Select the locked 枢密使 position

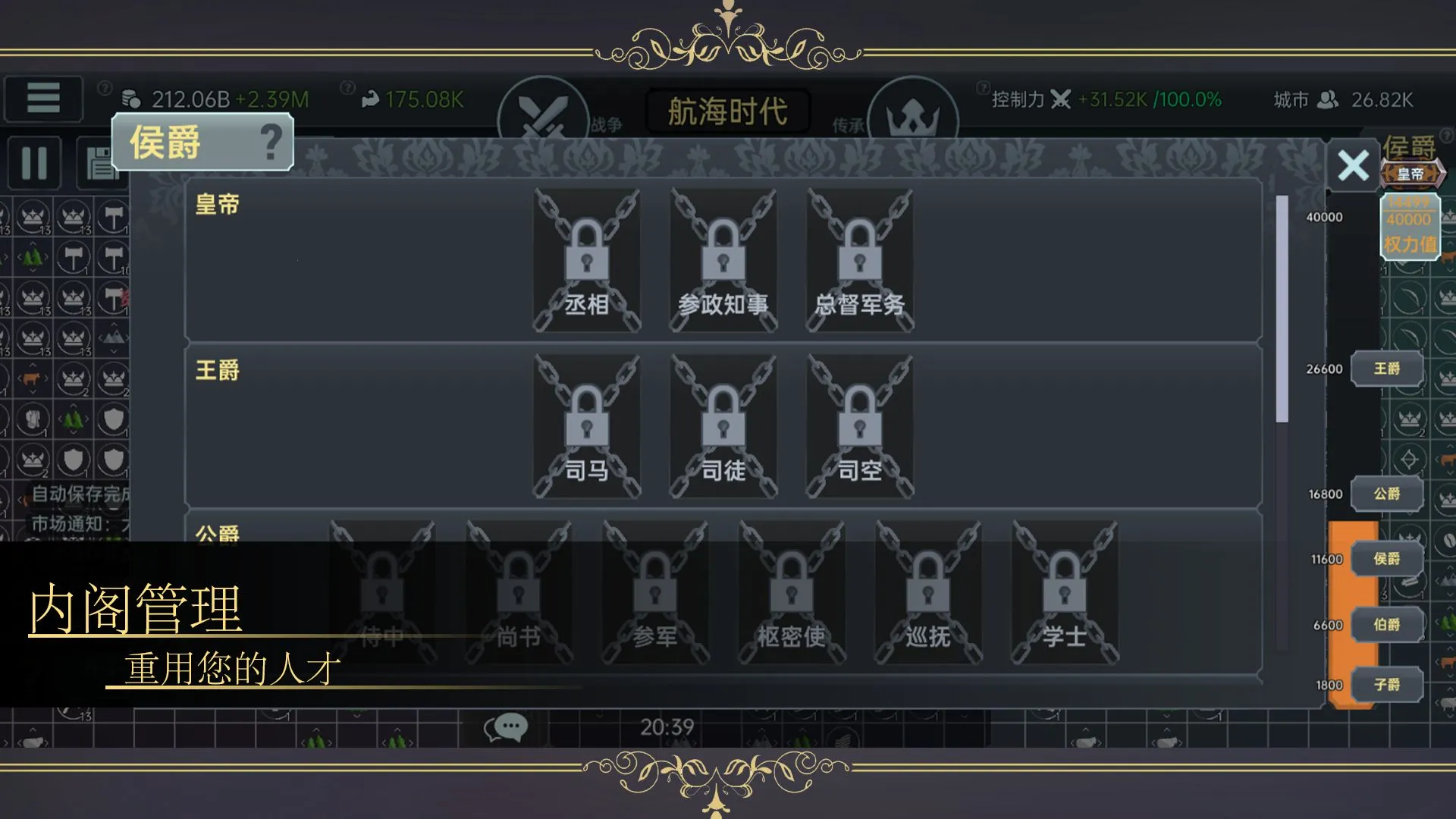791,593
